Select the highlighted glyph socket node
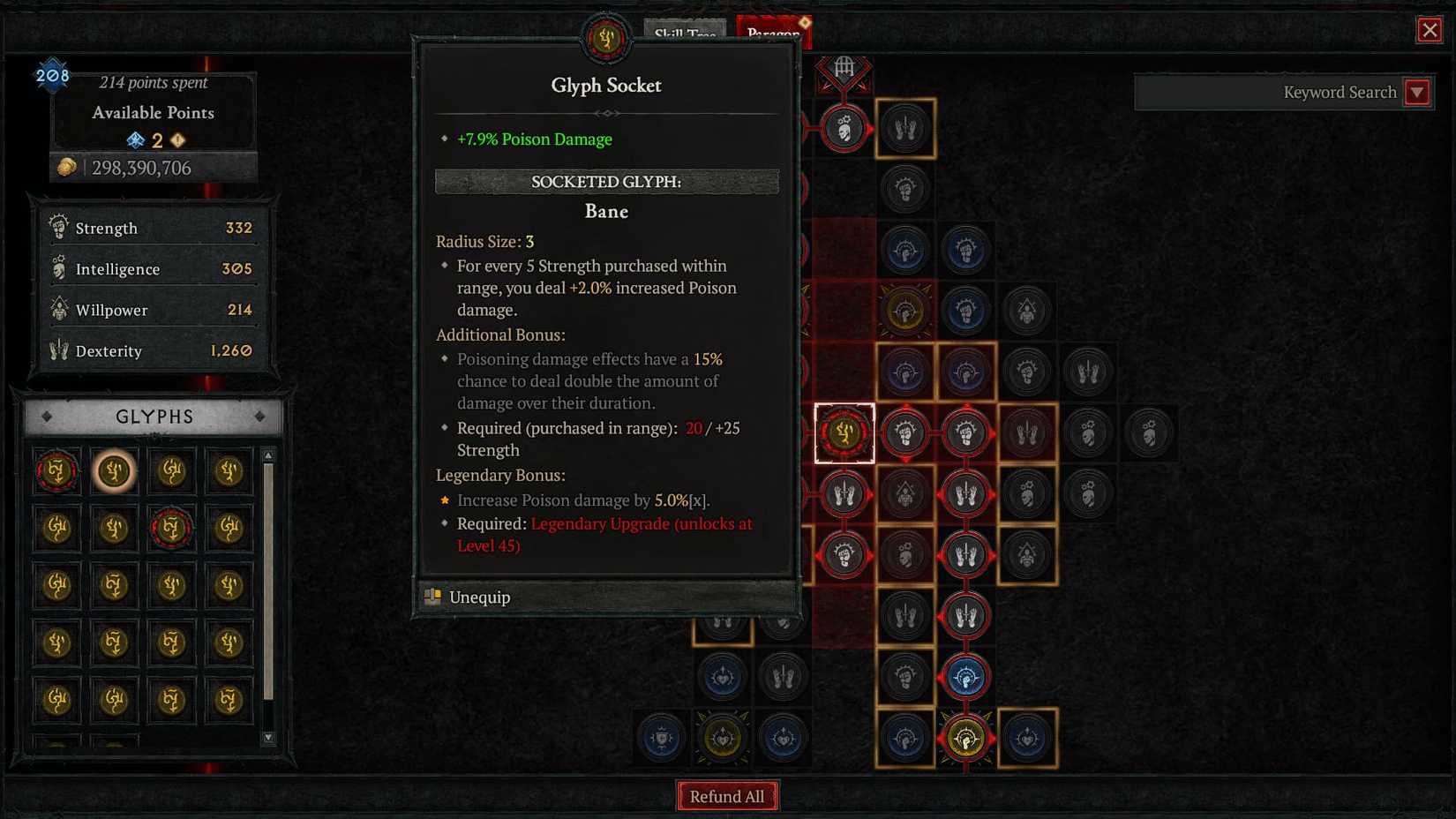This screenshot has height=819, width=1456. tap(844, 432)
